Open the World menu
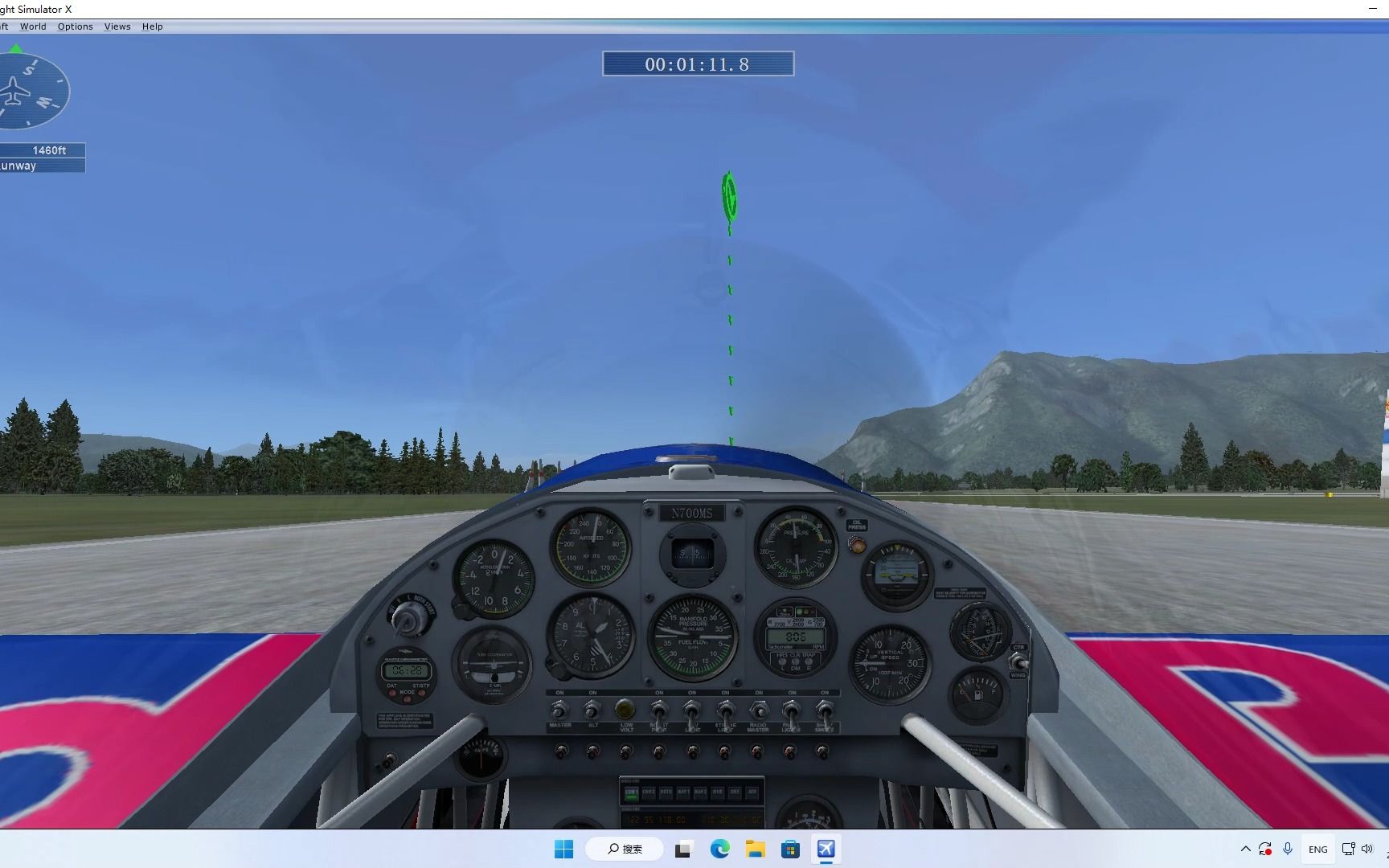Screen dimensions: 1389x868 coord(33,26)
